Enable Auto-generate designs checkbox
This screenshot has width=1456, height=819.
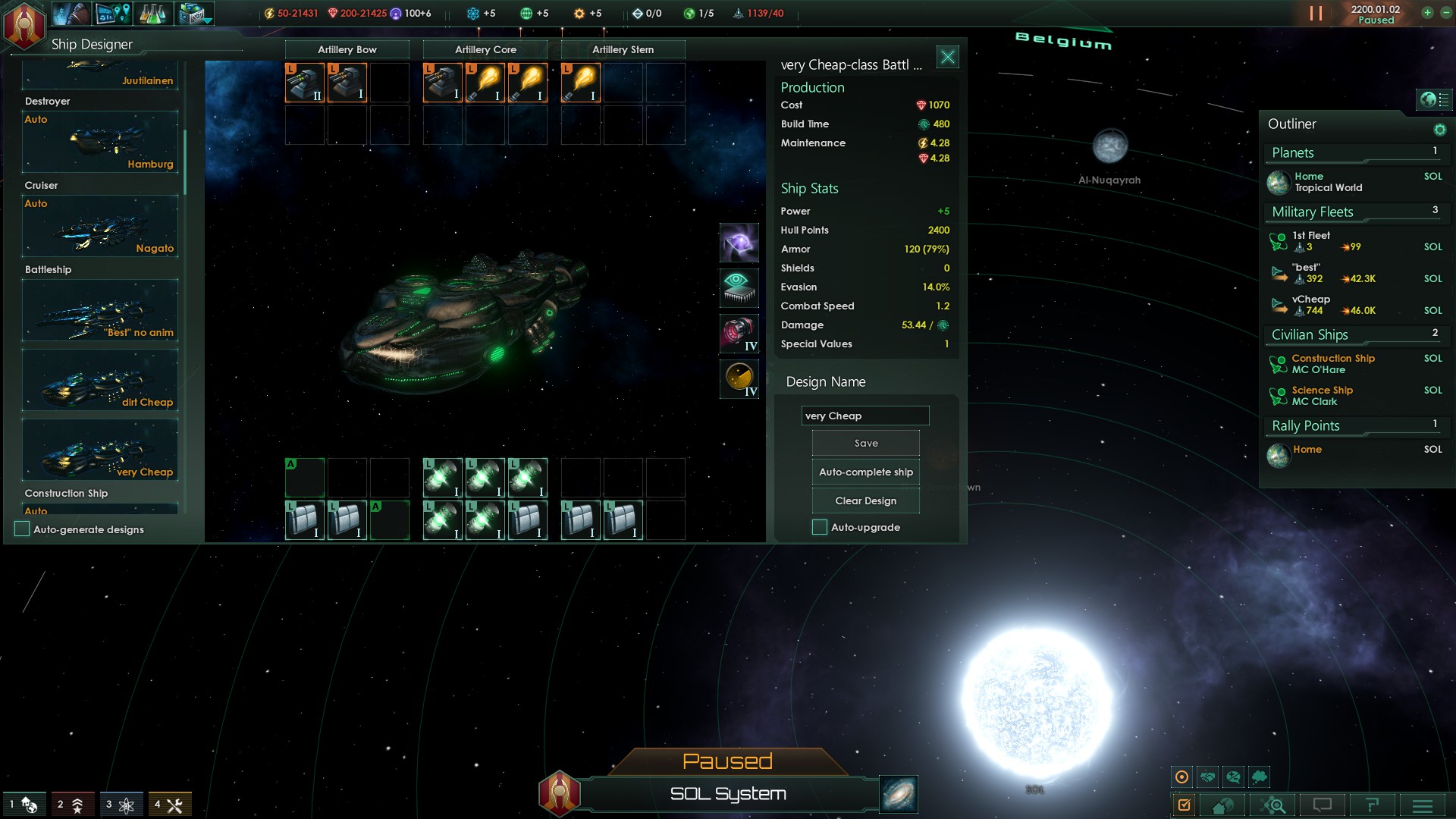23,529
